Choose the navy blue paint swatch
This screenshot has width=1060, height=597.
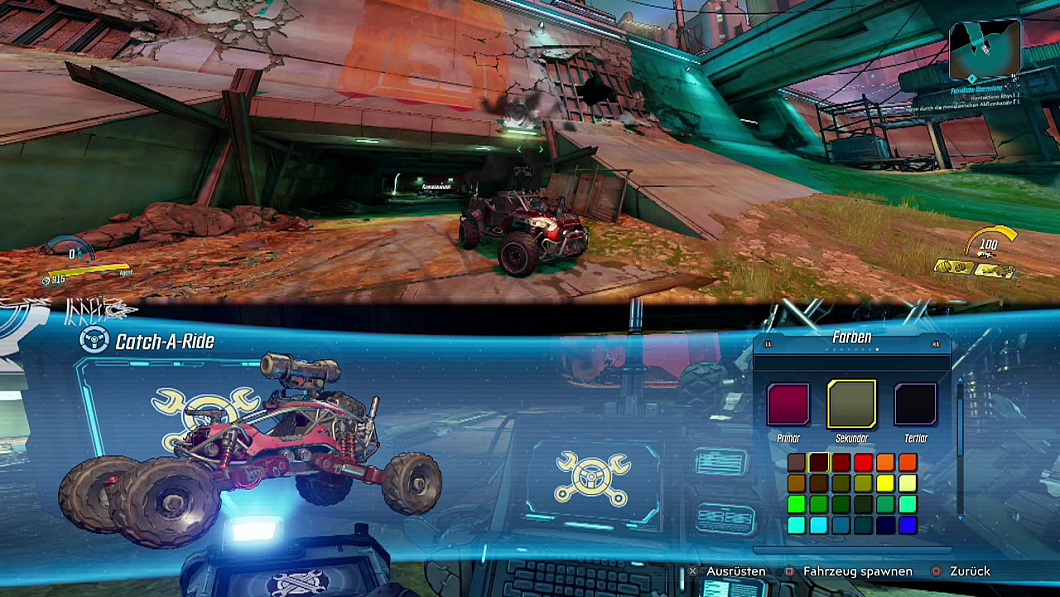pyautogui.click(x=885, y=525)
